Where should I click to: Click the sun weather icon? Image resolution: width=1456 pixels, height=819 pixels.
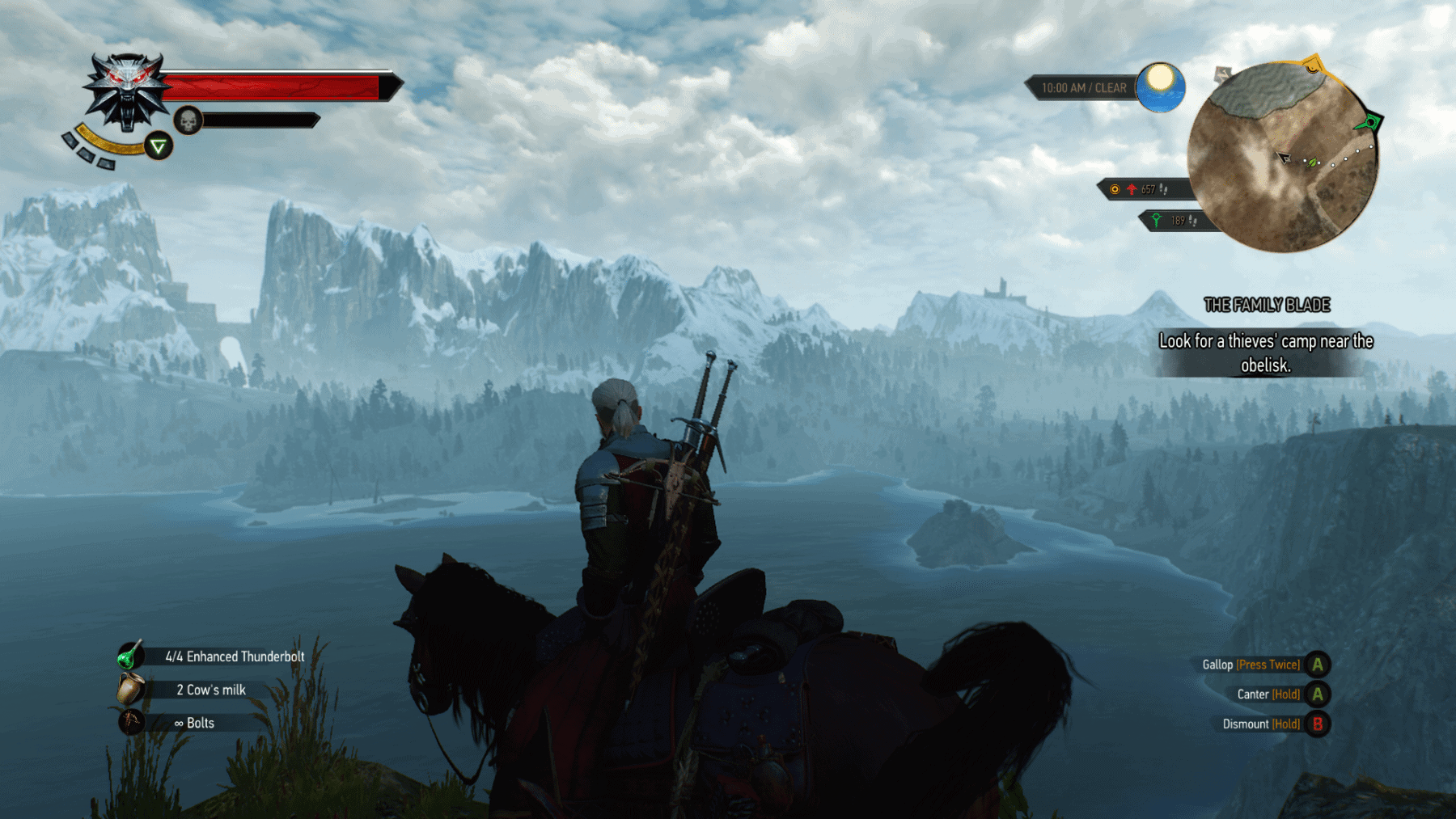click(1160, 86)
